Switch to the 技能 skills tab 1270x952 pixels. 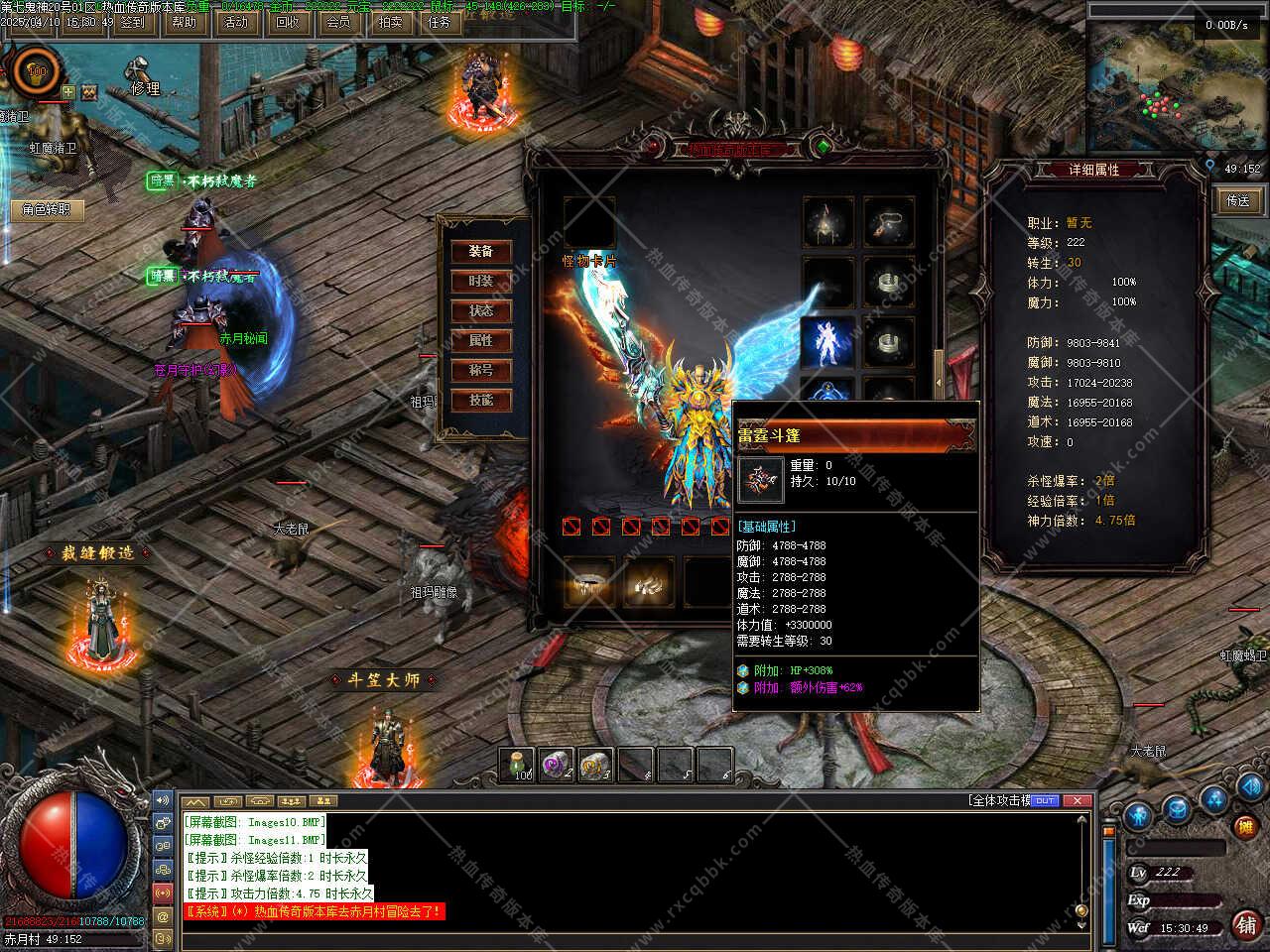point(481,401)
